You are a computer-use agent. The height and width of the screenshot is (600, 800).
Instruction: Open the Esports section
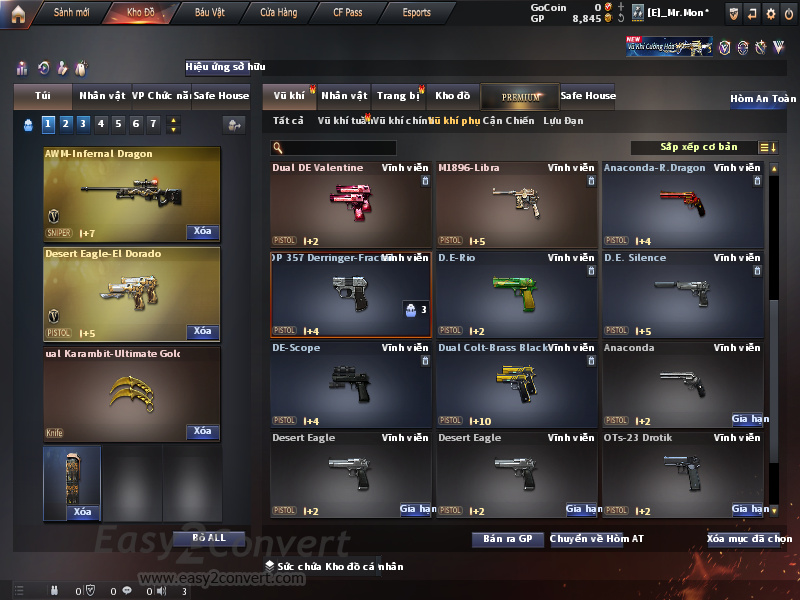click(416, 13)
